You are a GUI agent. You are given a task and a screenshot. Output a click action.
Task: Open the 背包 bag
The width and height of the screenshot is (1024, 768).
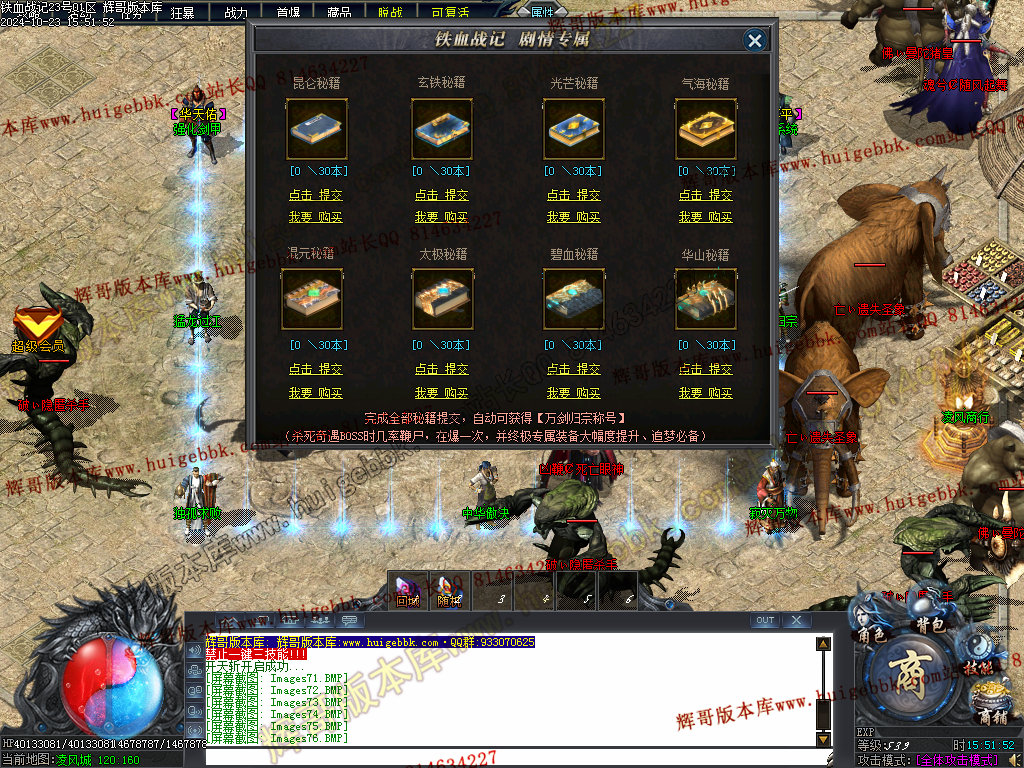pyautogui.click(x=931, y=624)
